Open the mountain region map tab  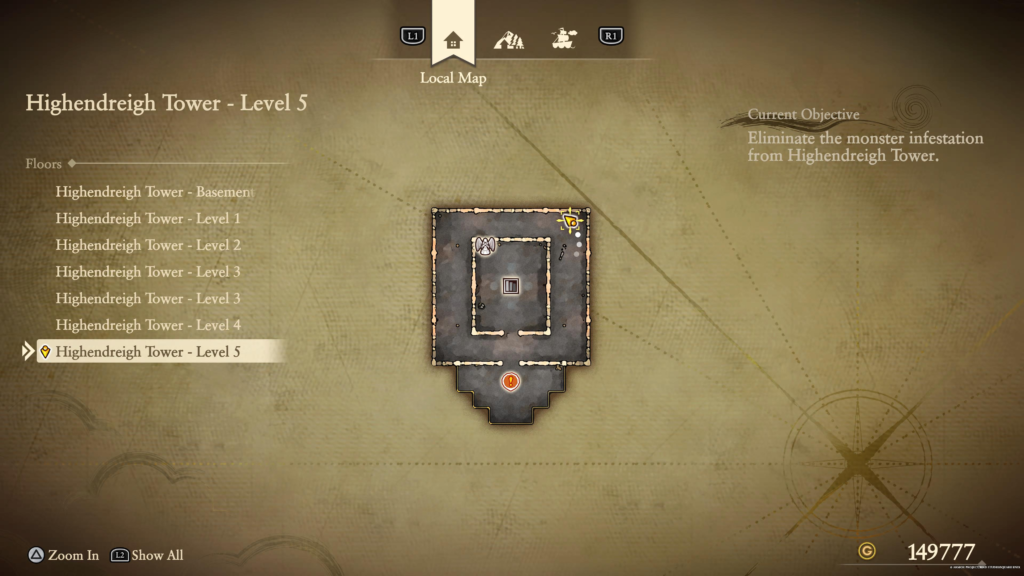coord(509,40)
